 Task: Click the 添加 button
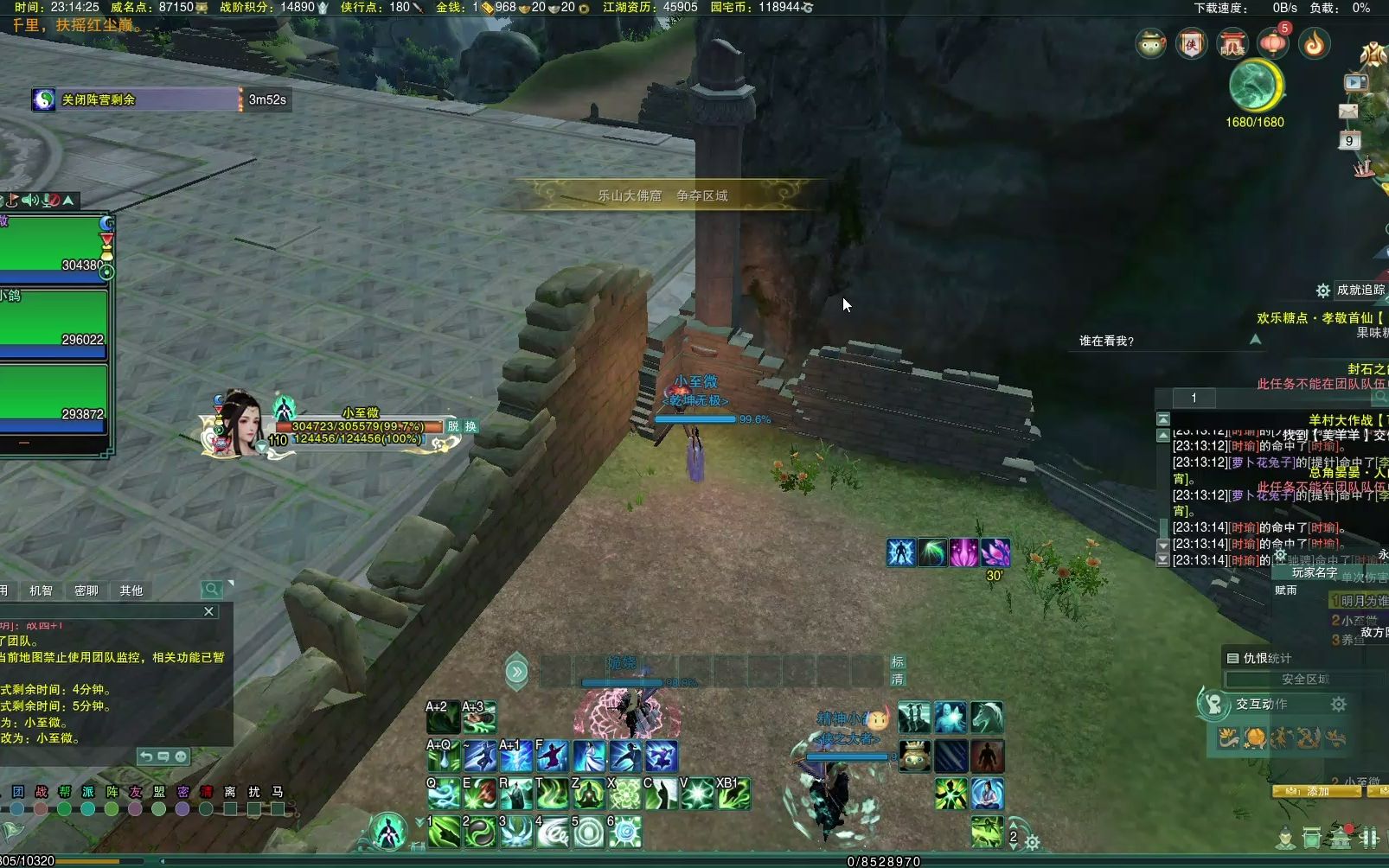point(1317,791)
